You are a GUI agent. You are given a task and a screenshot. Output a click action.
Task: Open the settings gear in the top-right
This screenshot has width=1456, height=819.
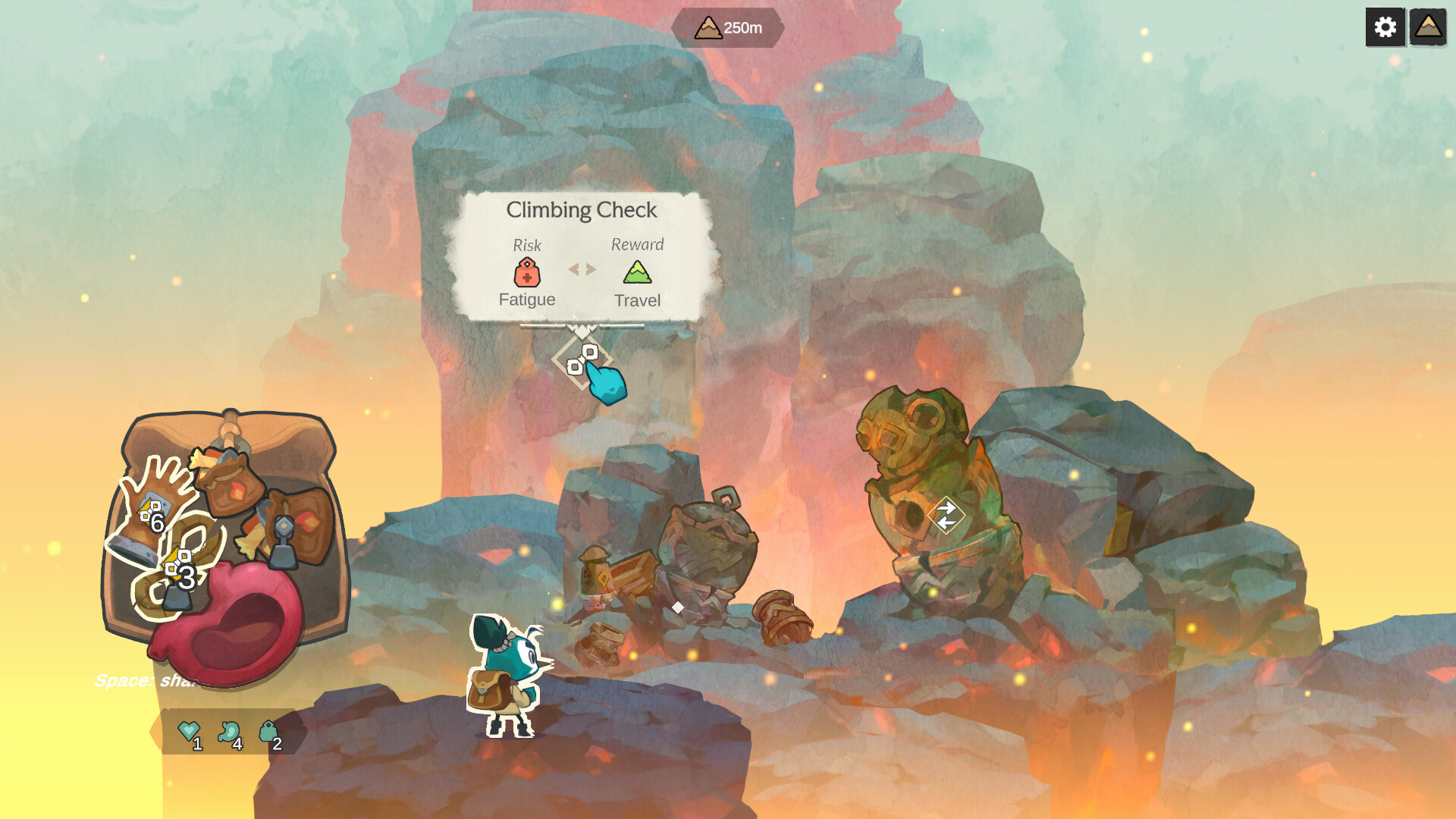tap(1385, 27)
